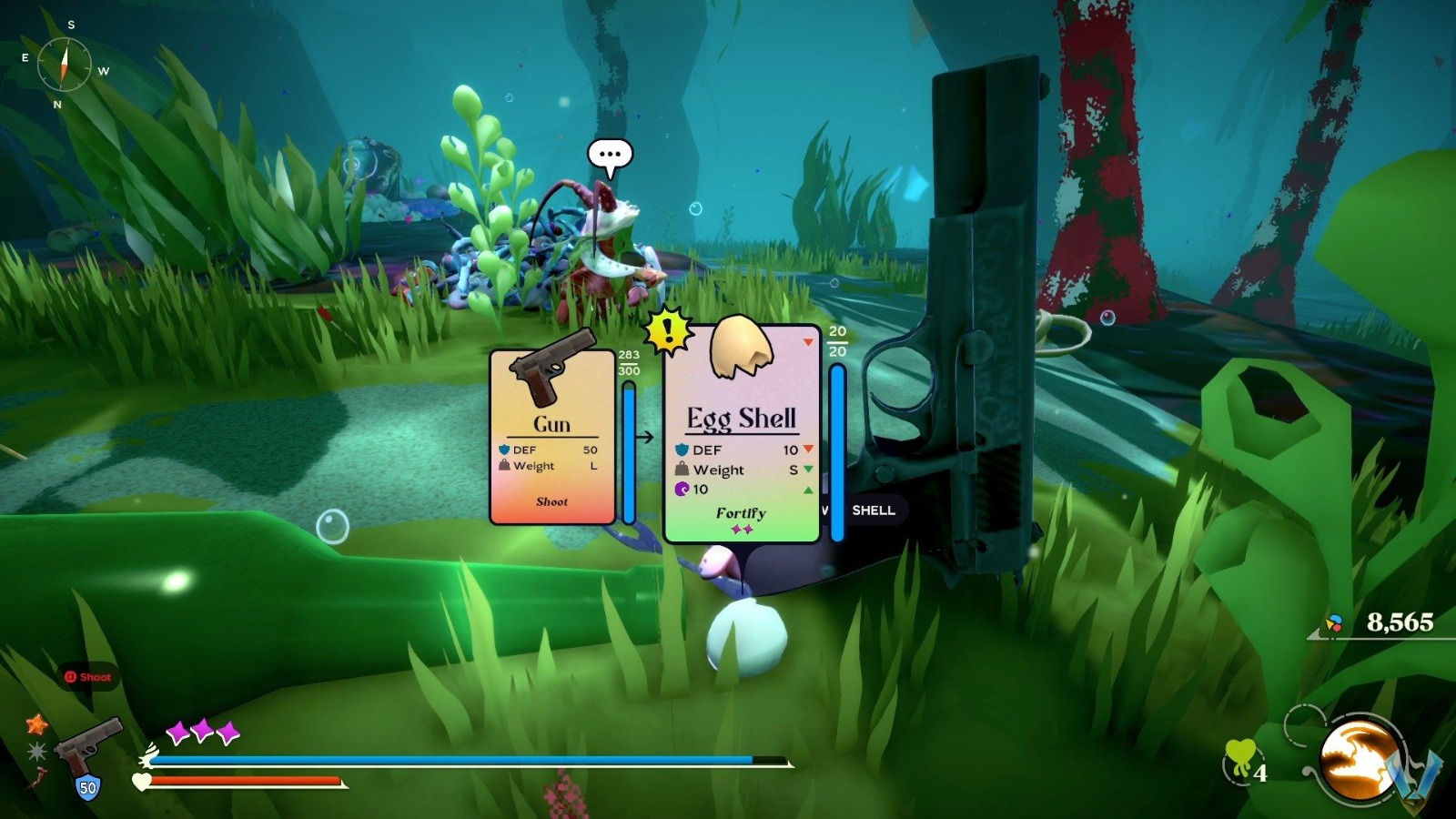This screenshot has width=1456, height=819.
Task: Click the compass in the top-left corner
Action: [64, 66]
